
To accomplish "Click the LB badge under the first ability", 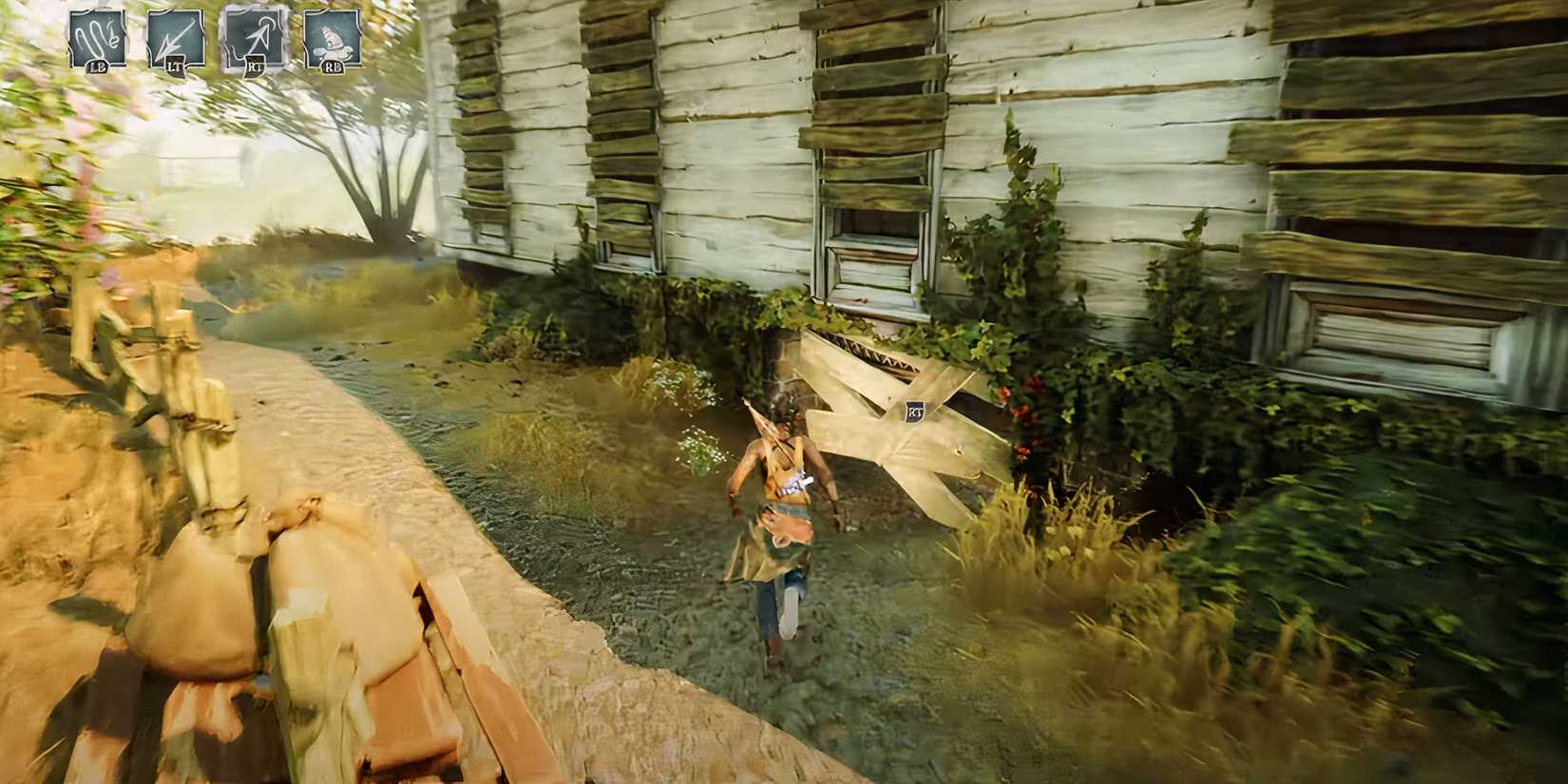I will pos(98,67).
